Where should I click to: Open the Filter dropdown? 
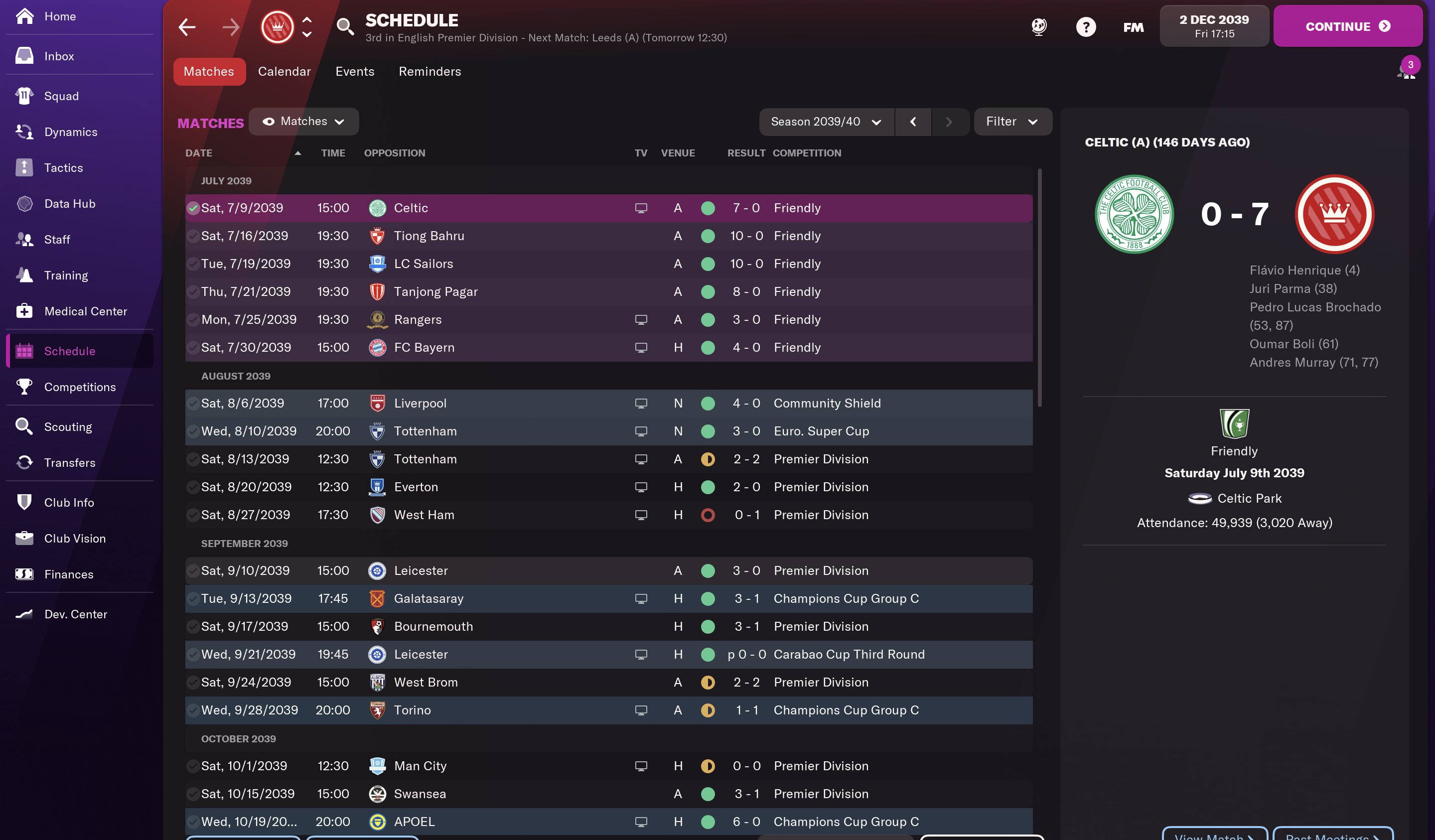[1012, 121]
